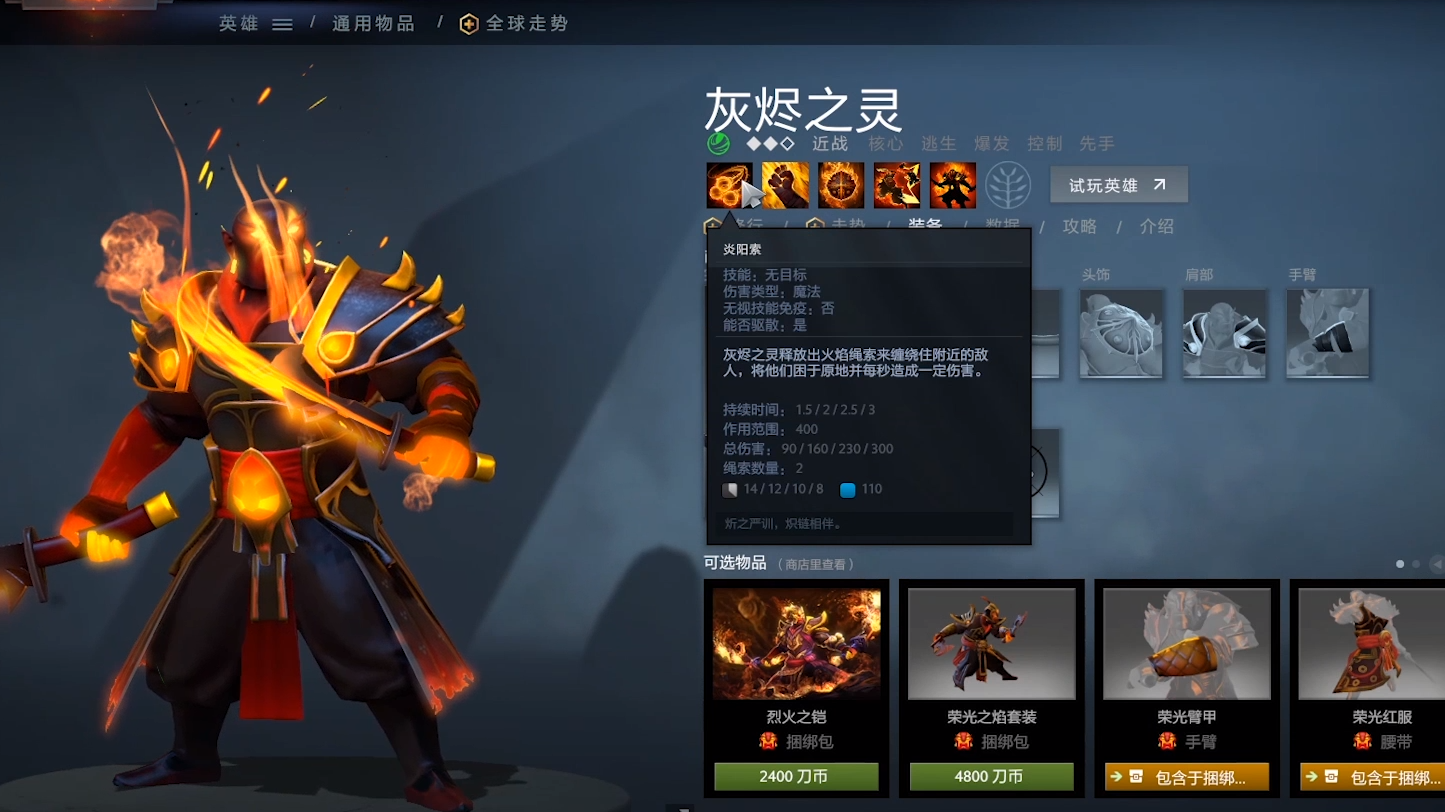Click the 残焰 ability icon
The image size is (1445, 812).
[x=896, y=186]
